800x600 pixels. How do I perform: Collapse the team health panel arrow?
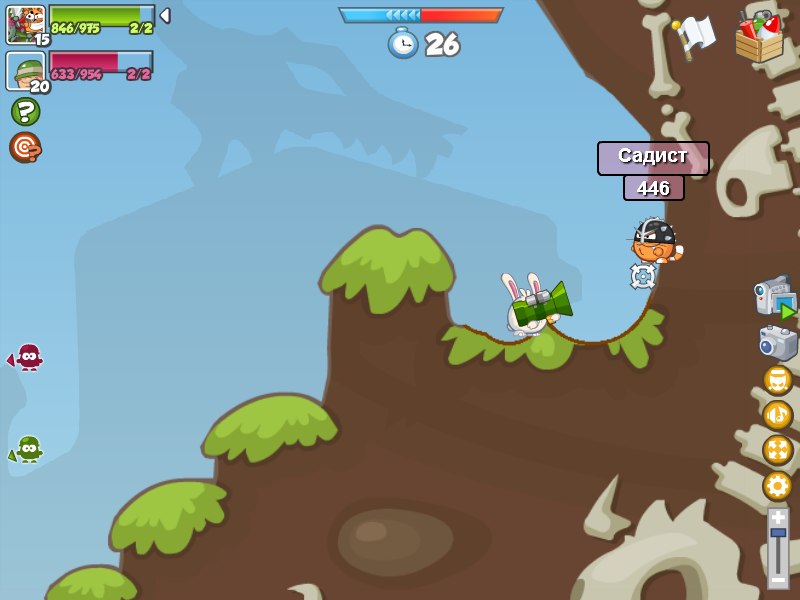click(165, 16)
